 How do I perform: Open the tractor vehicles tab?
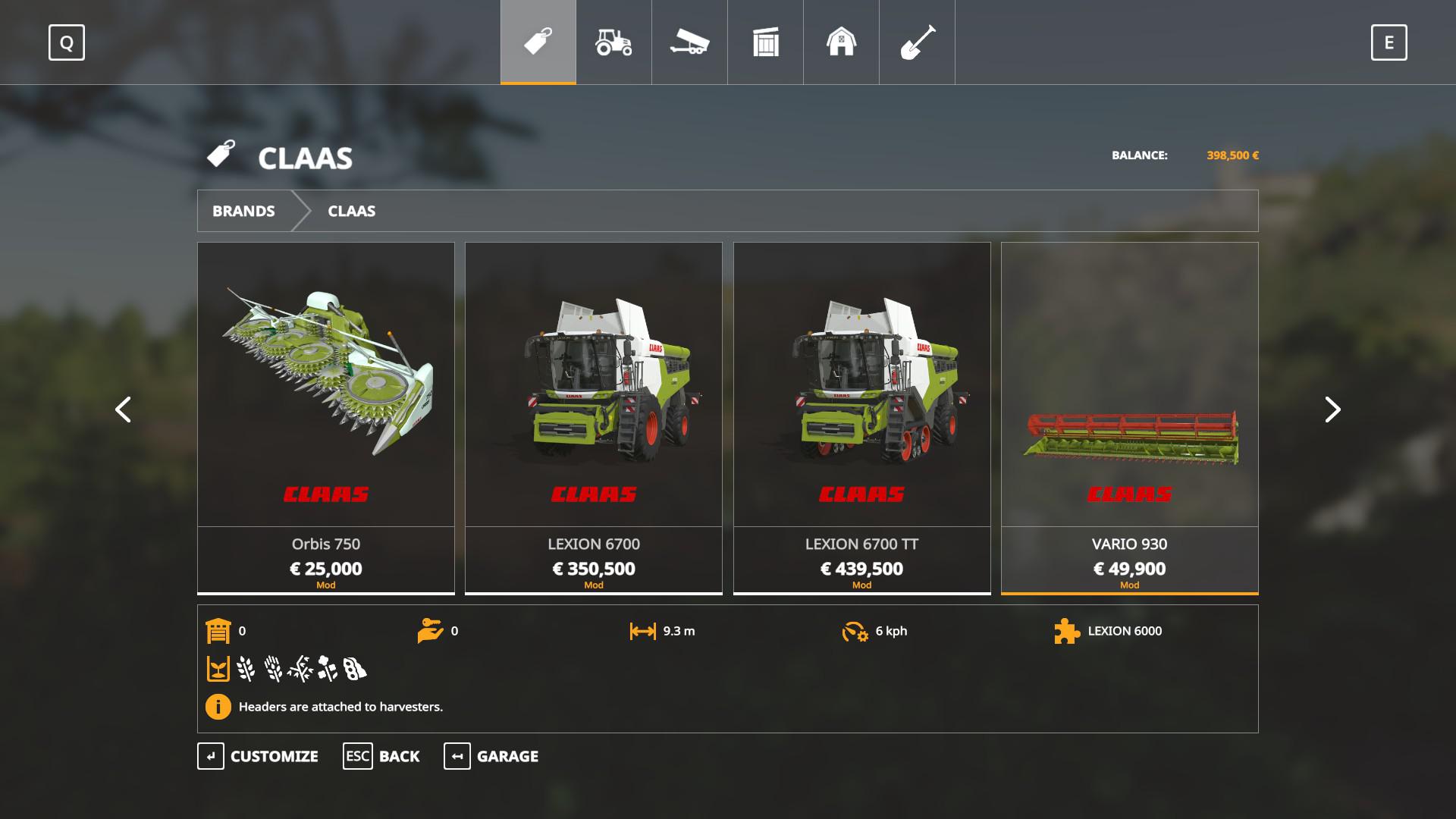[613, 42]
